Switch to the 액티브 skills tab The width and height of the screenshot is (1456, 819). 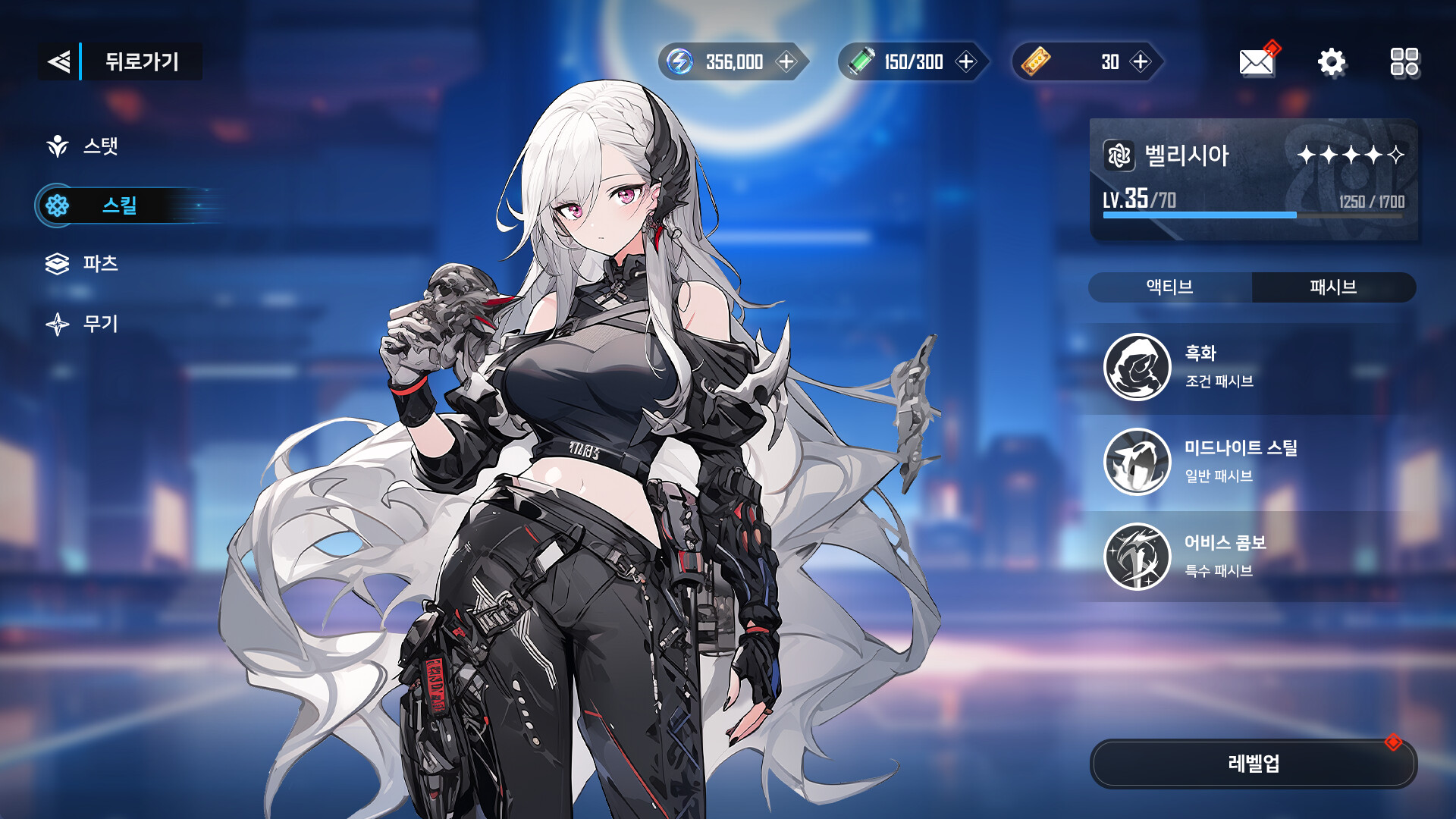pyautogui.click(x=1170, y=287)
